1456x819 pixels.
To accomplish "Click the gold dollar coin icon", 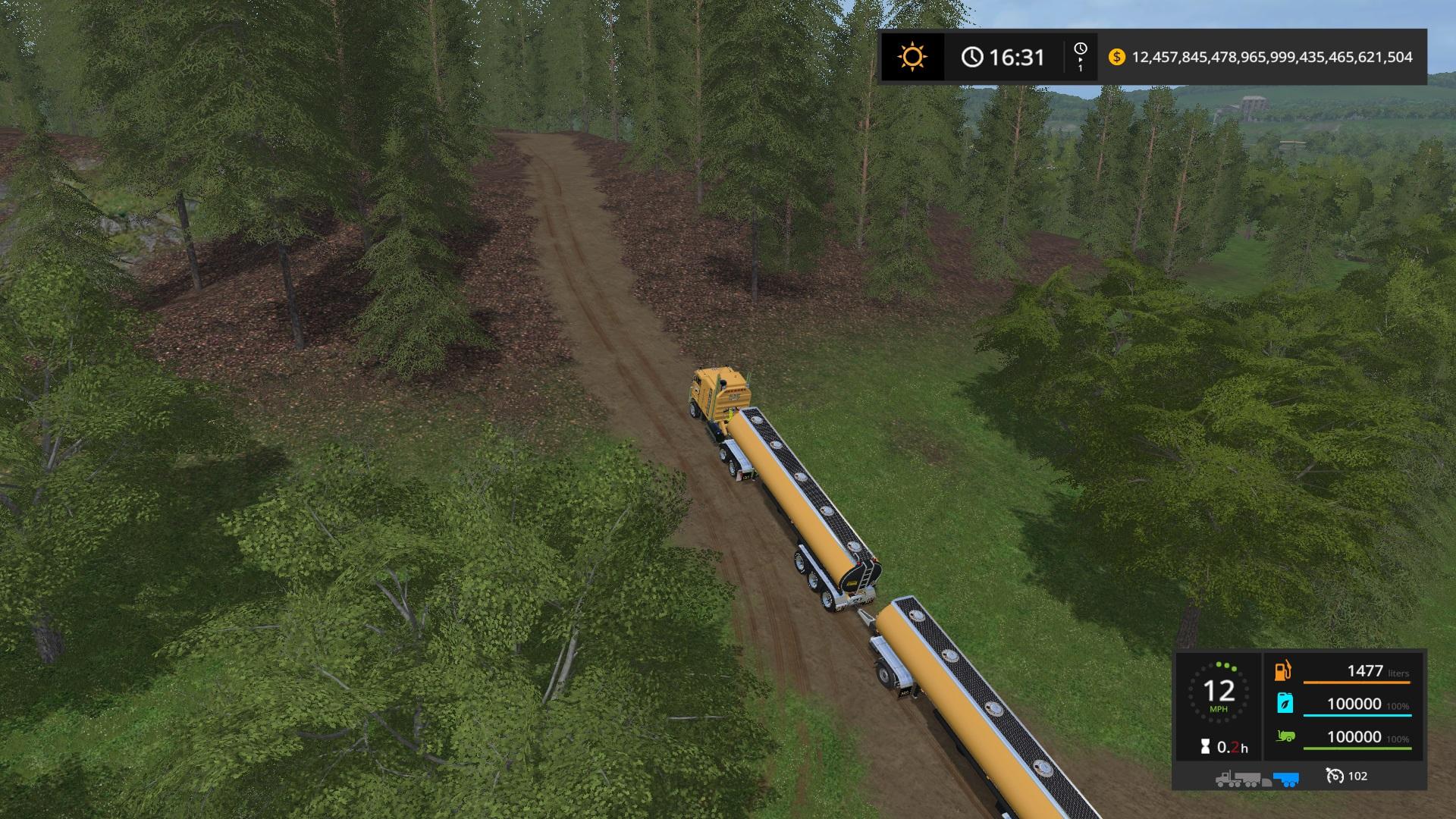I will click(1116, 57).
